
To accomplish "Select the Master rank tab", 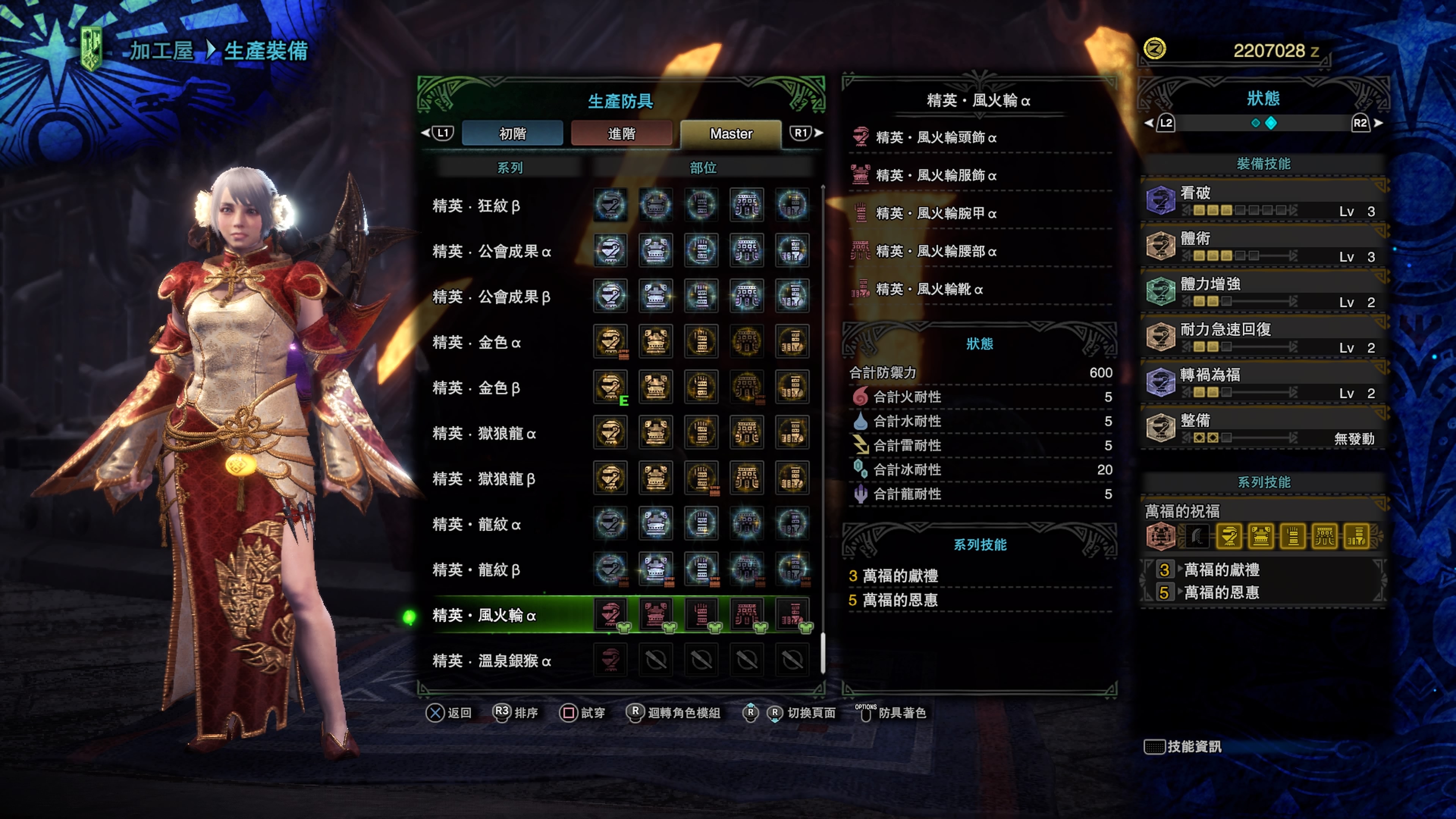I will coord(731,133).
